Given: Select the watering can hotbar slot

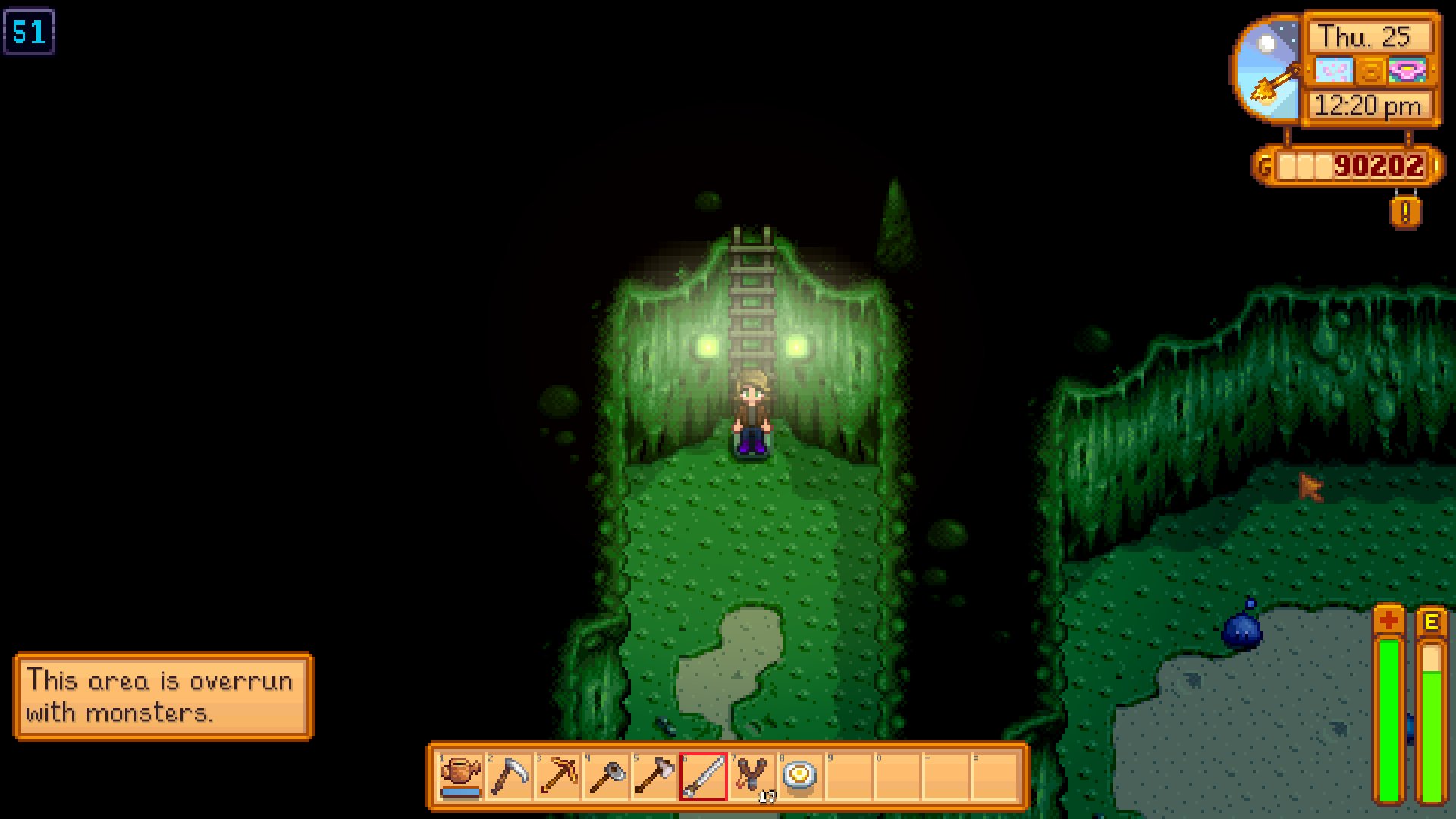Looking at the screenshot, I should coord(461,776).
